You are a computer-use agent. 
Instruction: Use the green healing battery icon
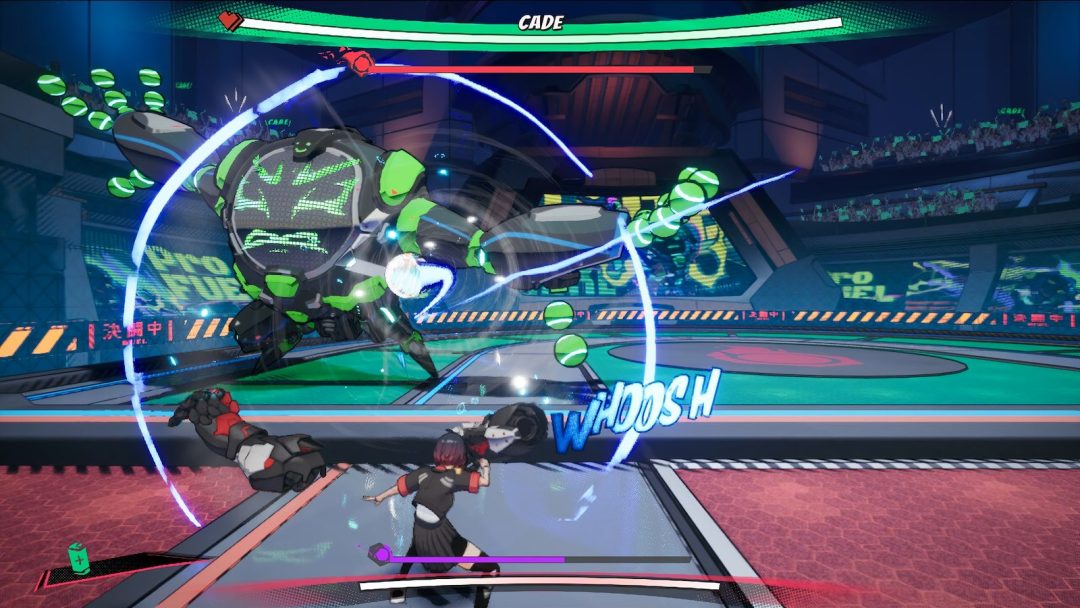78,558
